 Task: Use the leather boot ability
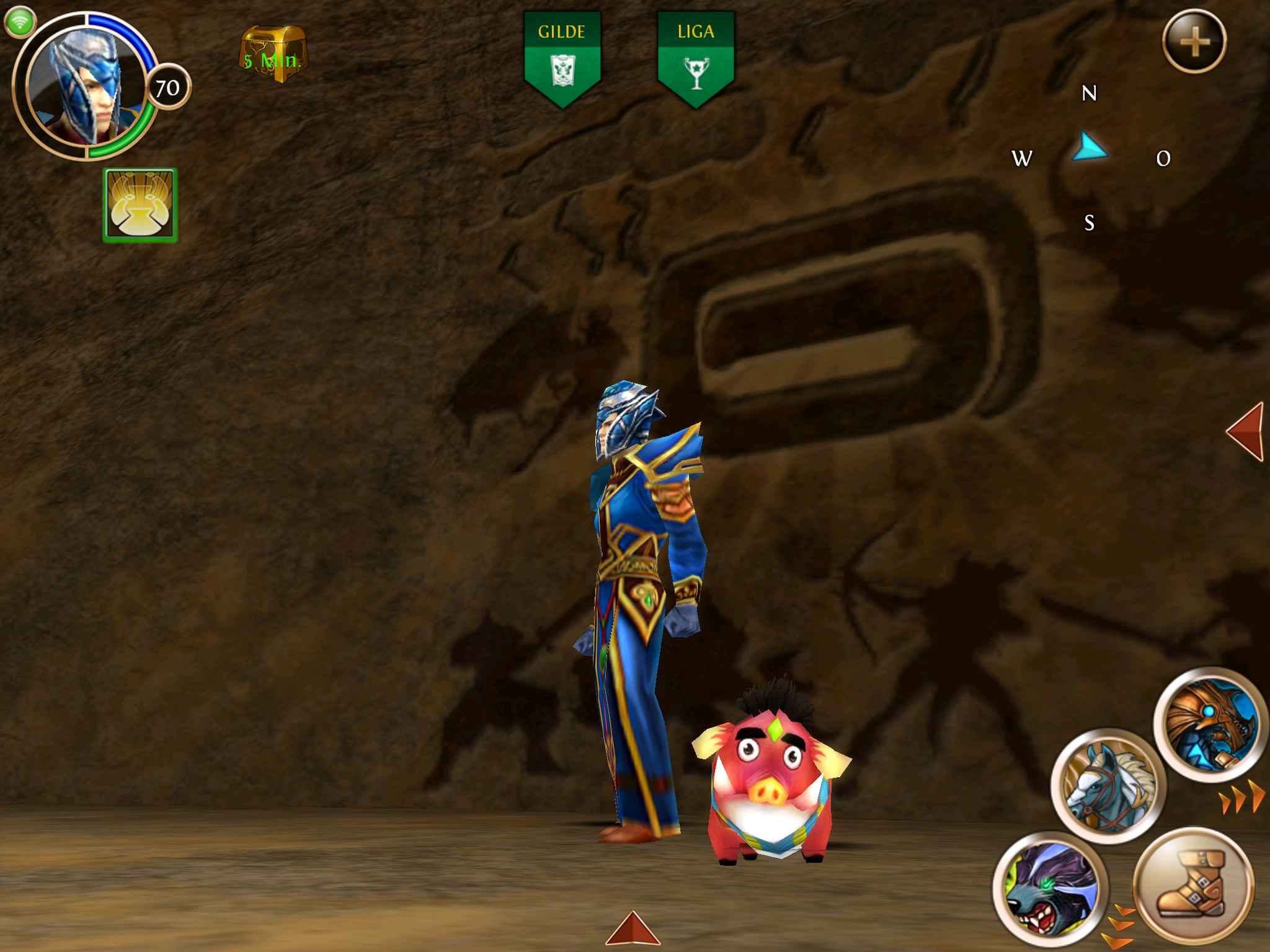(x=1193, y=886)
